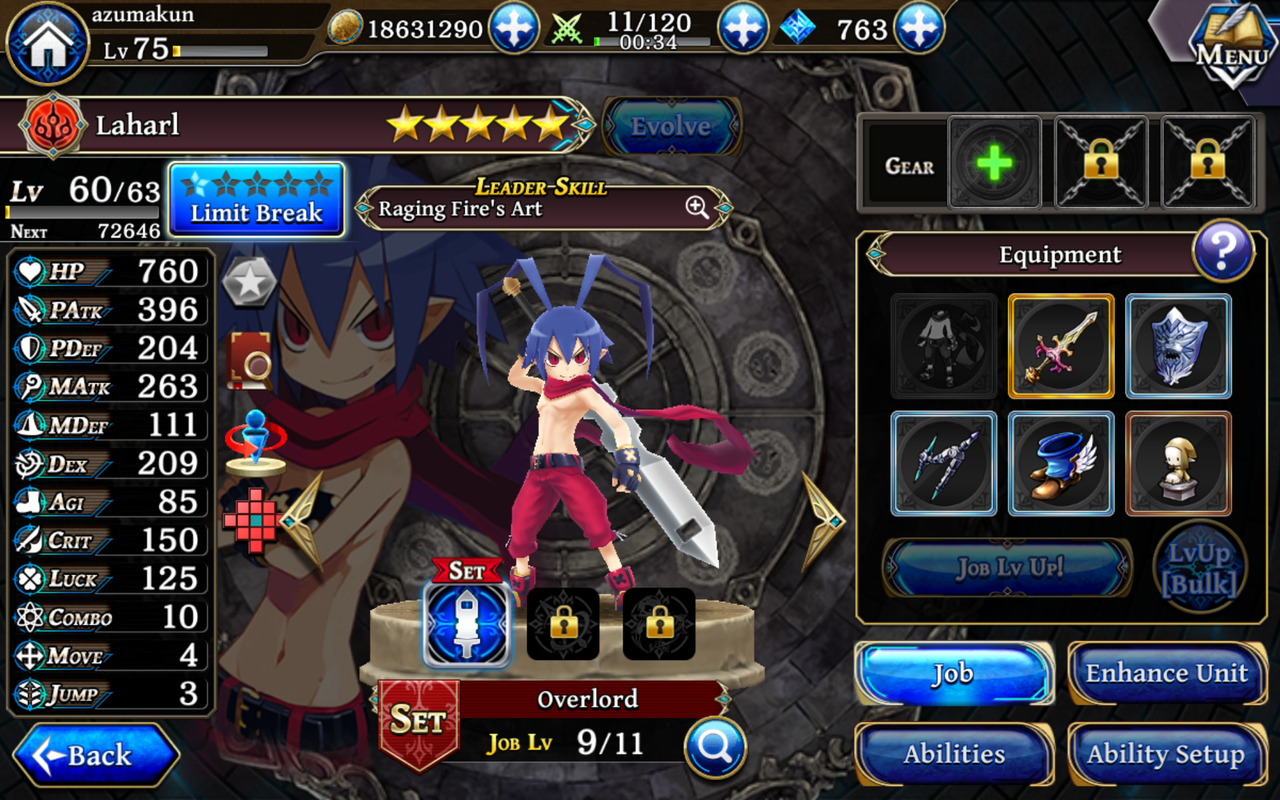Viewport: 1280px width, 800px height.
Task: View Raging Fire's Art leader skill details
Action: 697,208
